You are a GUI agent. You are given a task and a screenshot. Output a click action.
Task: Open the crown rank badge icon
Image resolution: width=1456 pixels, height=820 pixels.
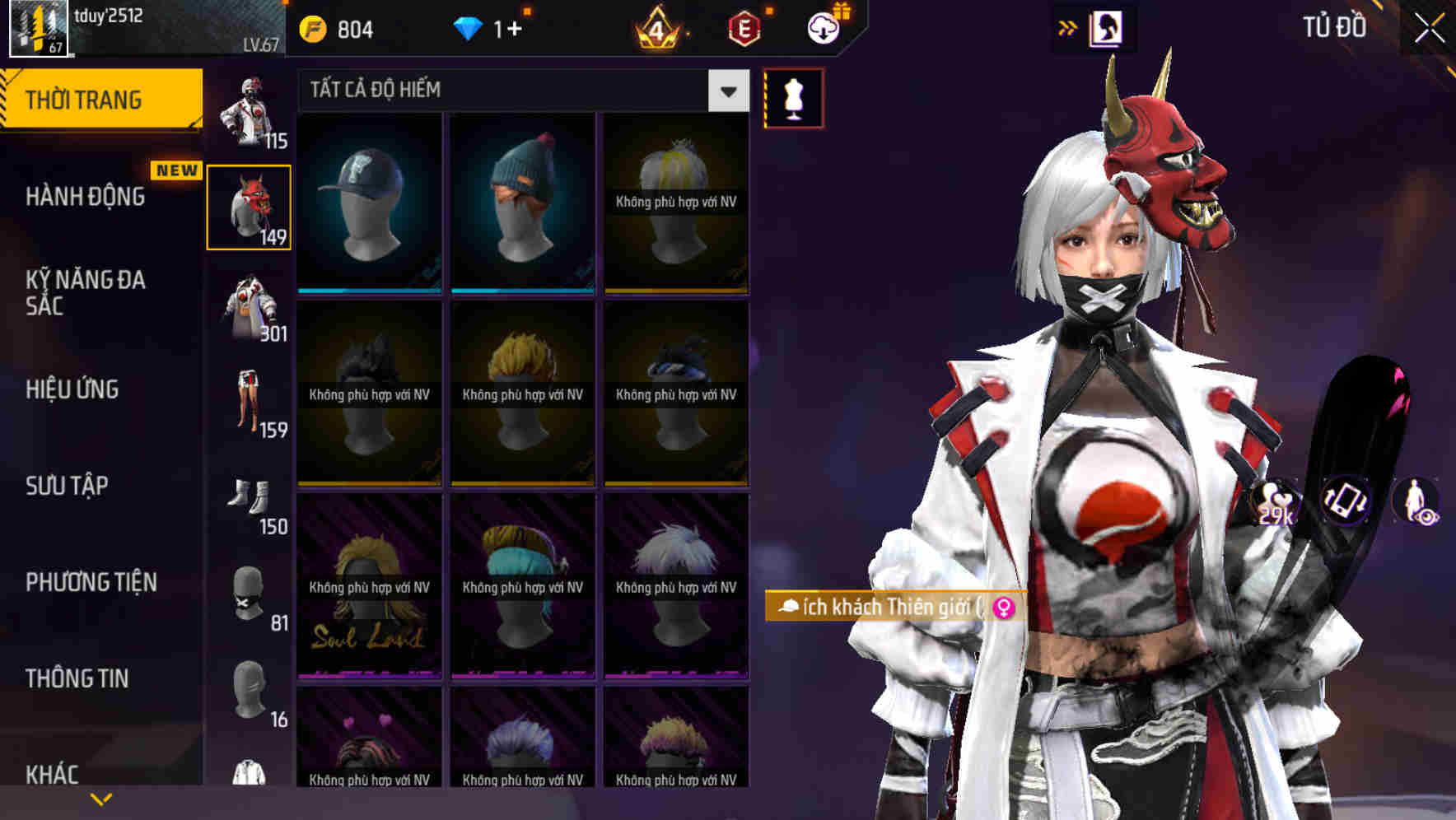click(x=659, y=29)
